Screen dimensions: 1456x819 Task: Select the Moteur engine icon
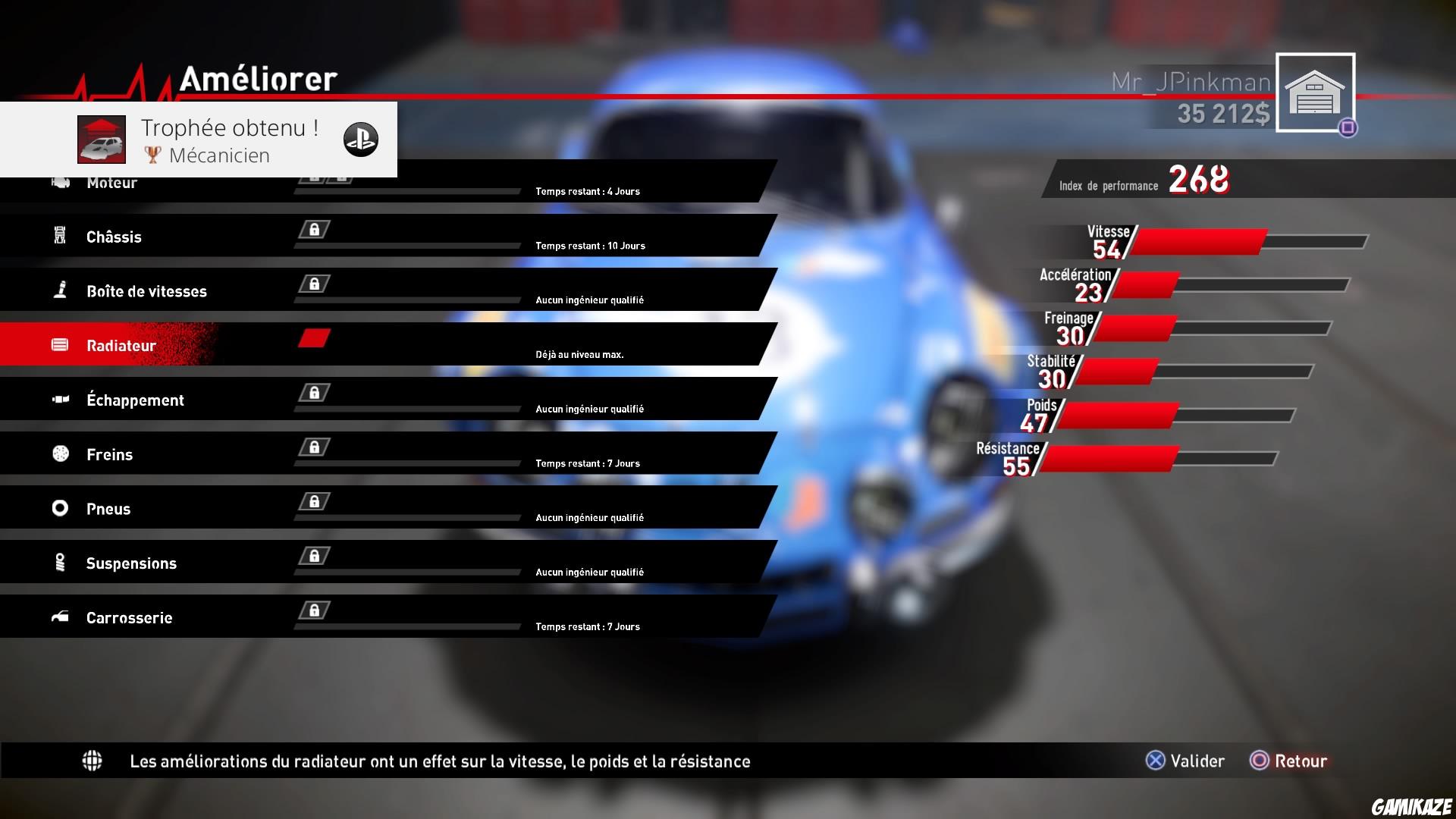[x=59, y=182]
